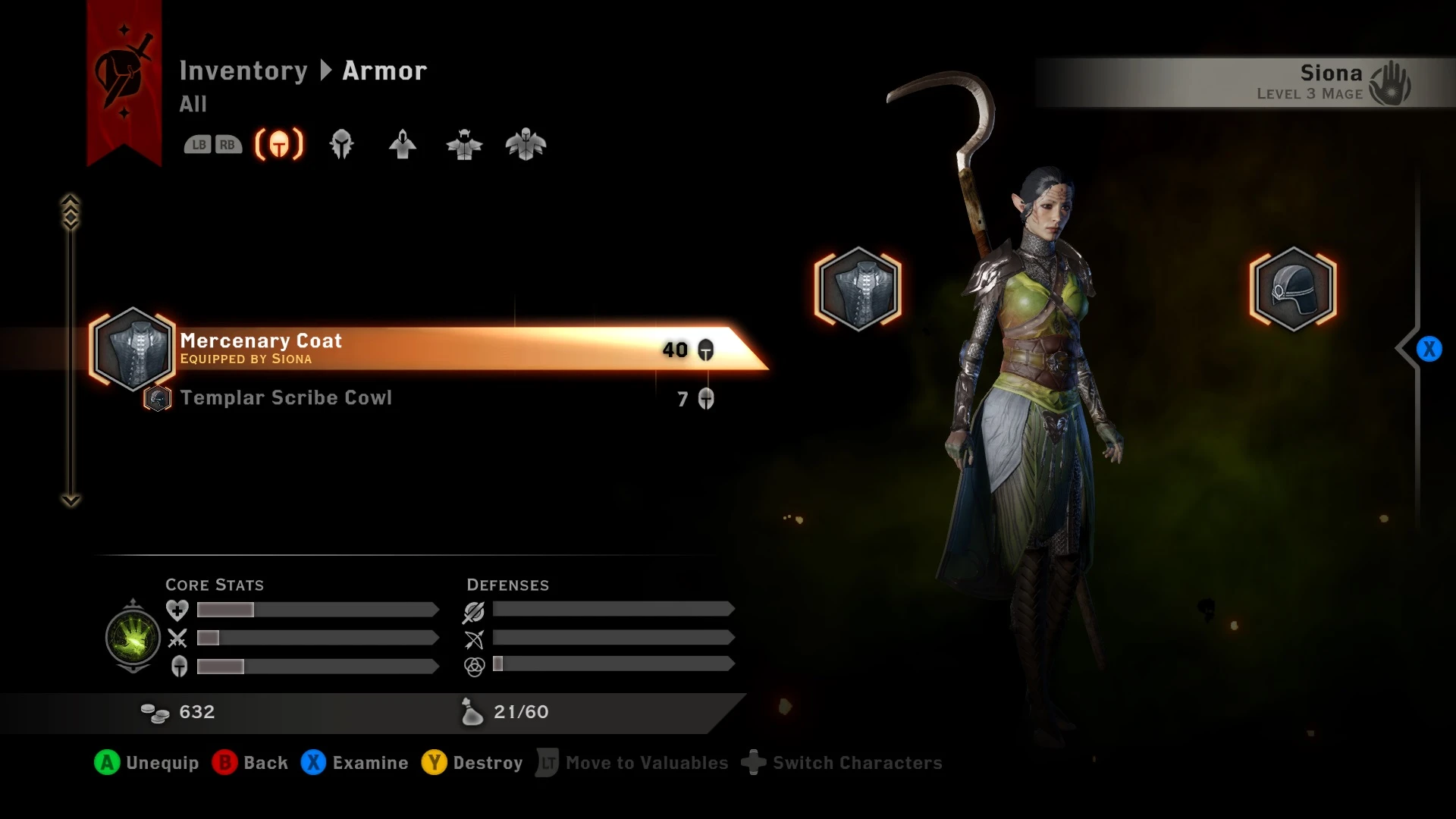
Task: Unequip the selected item
Action: (x=146, y=763)
